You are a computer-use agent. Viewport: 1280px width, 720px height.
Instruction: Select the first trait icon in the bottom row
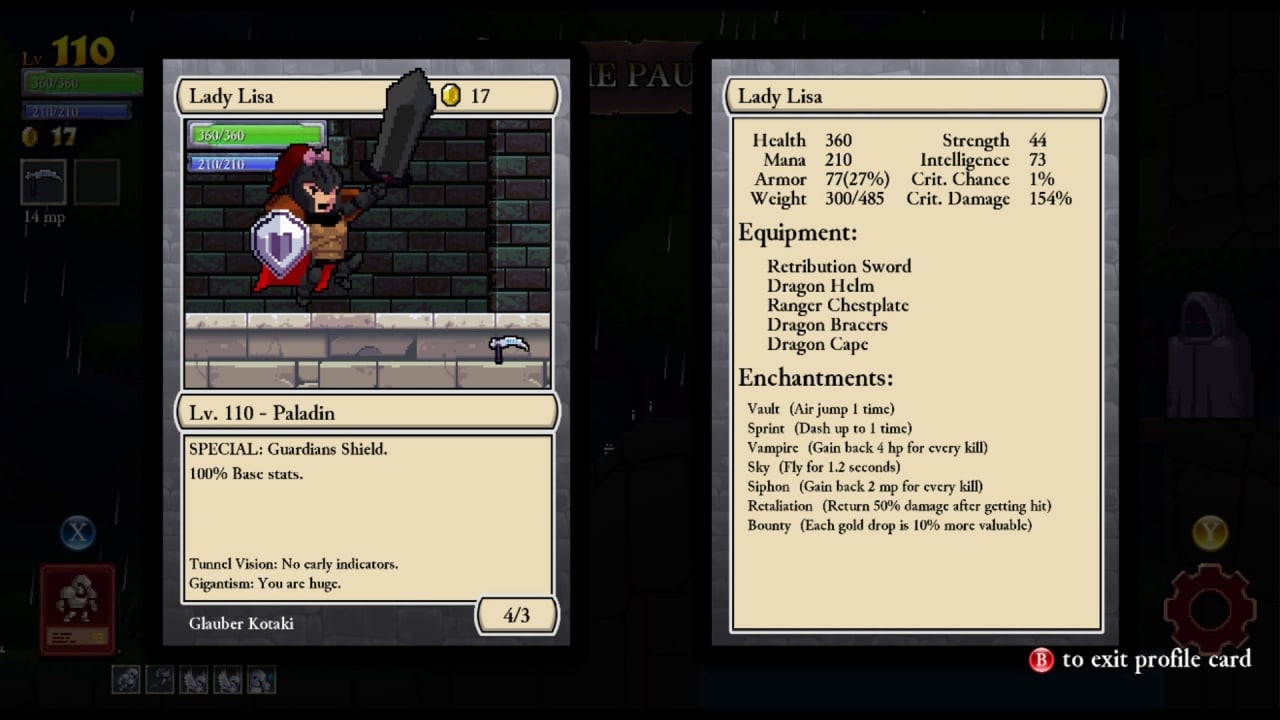click(x=125, y=679)
